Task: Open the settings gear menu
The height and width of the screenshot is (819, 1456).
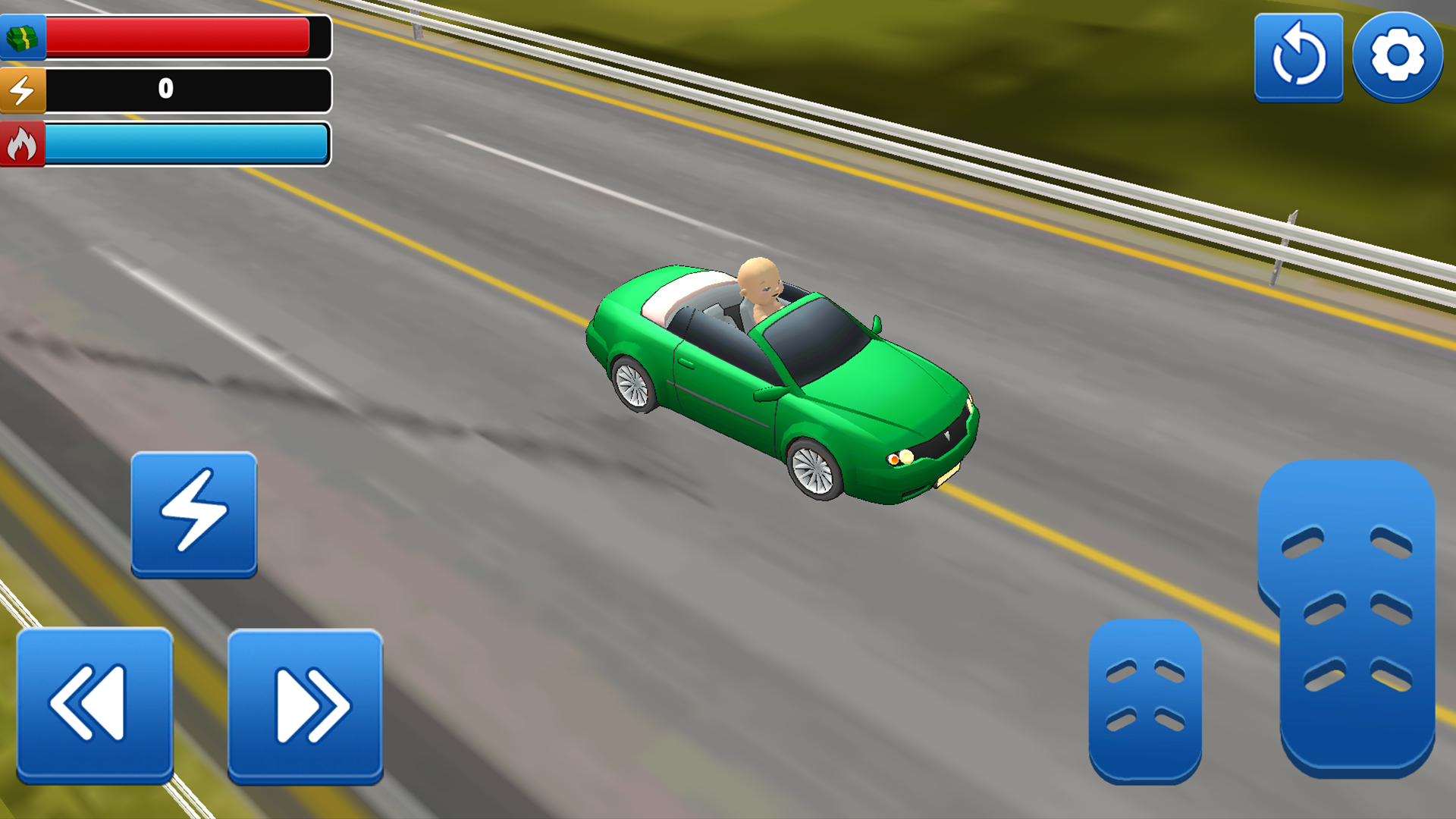Action: 1398,57
